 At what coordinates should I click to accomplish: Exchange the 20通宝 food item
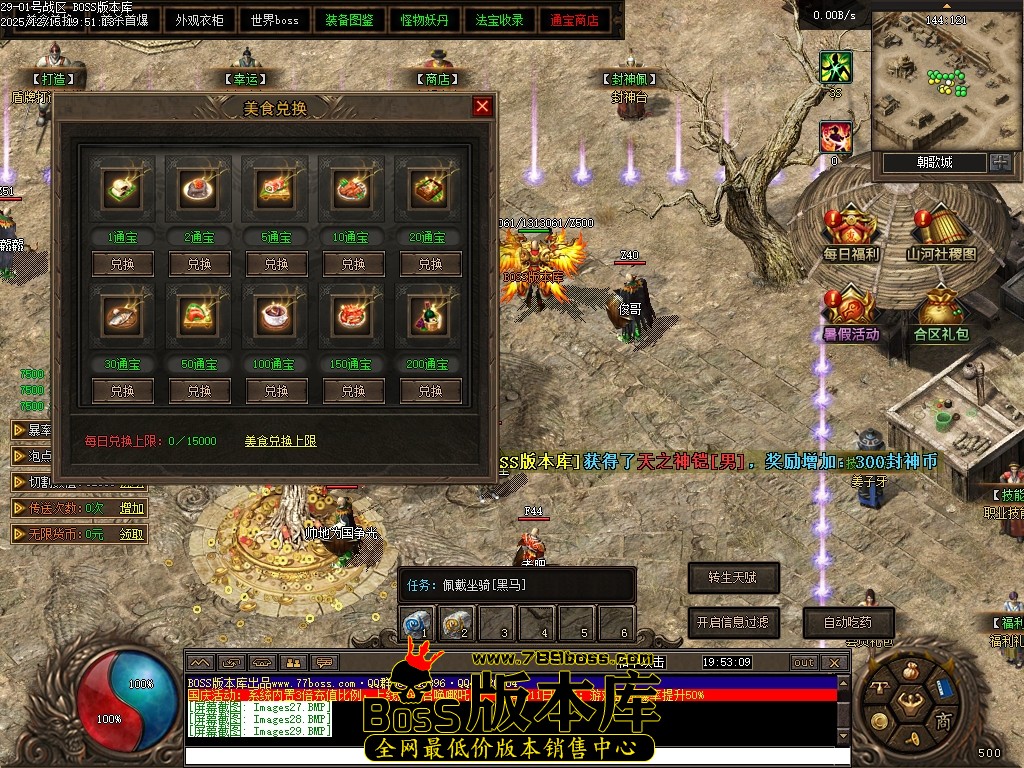pos(430,264)
